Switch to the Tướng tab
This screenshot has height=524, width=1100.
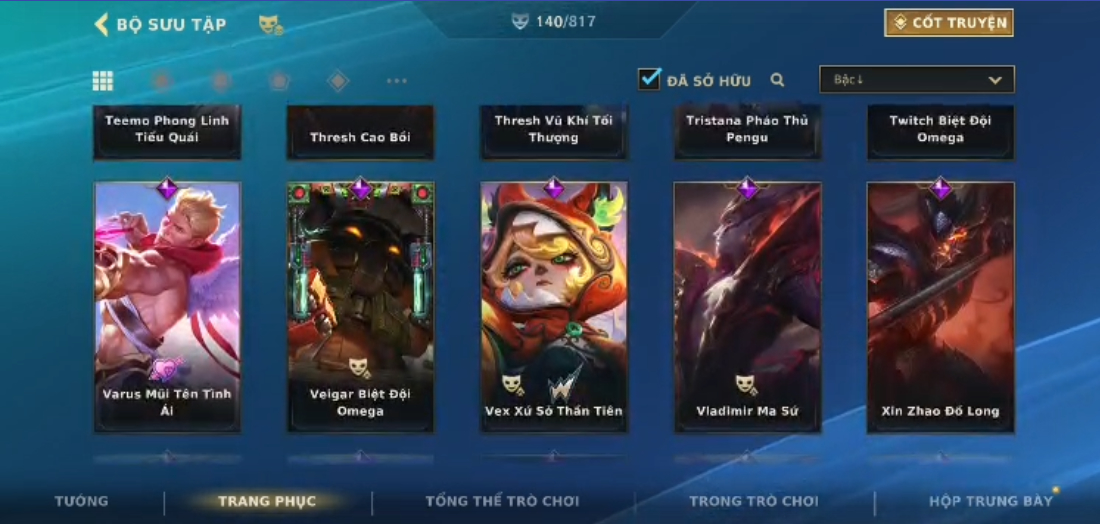(x=82, y=501)
